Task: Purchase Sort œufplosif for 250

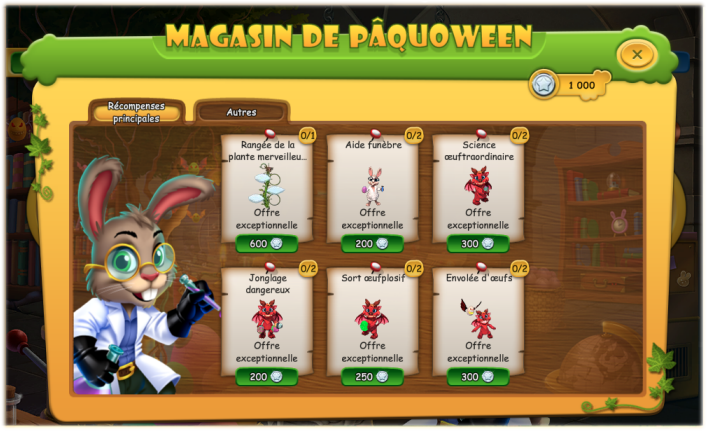Action: coord(372,377)
